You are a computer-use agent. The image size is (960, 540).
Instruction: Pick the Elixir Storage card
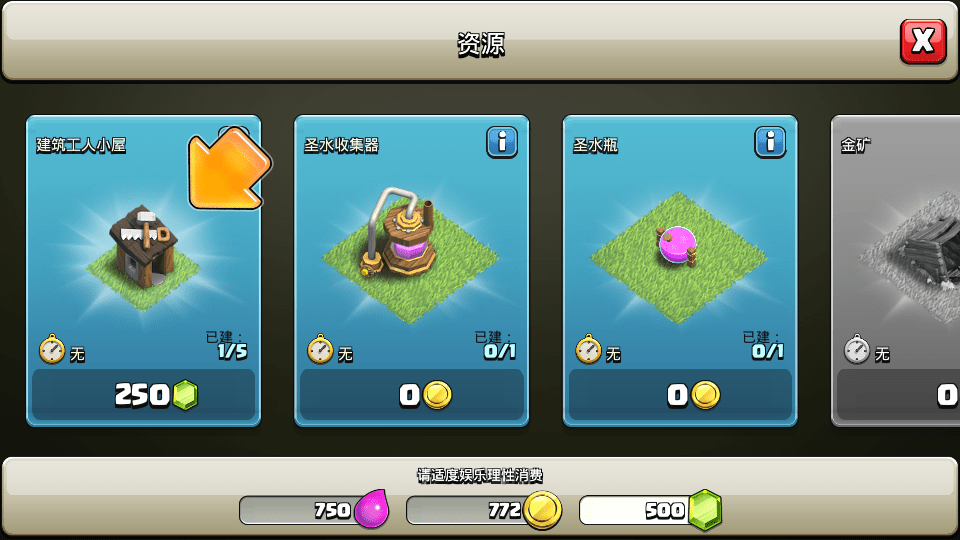click(x=679, y=250)
